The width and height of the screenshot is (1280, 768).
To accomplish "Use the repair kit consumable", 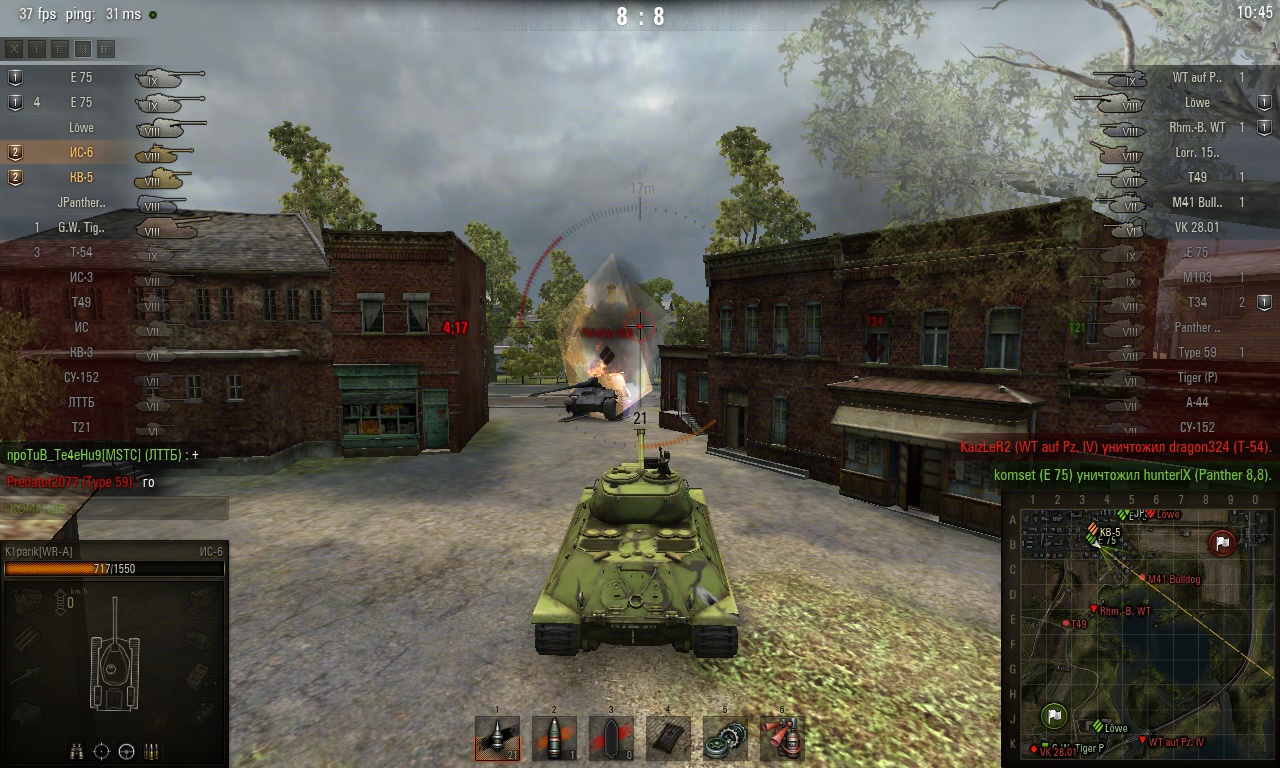I will click(x=725, y=739).
